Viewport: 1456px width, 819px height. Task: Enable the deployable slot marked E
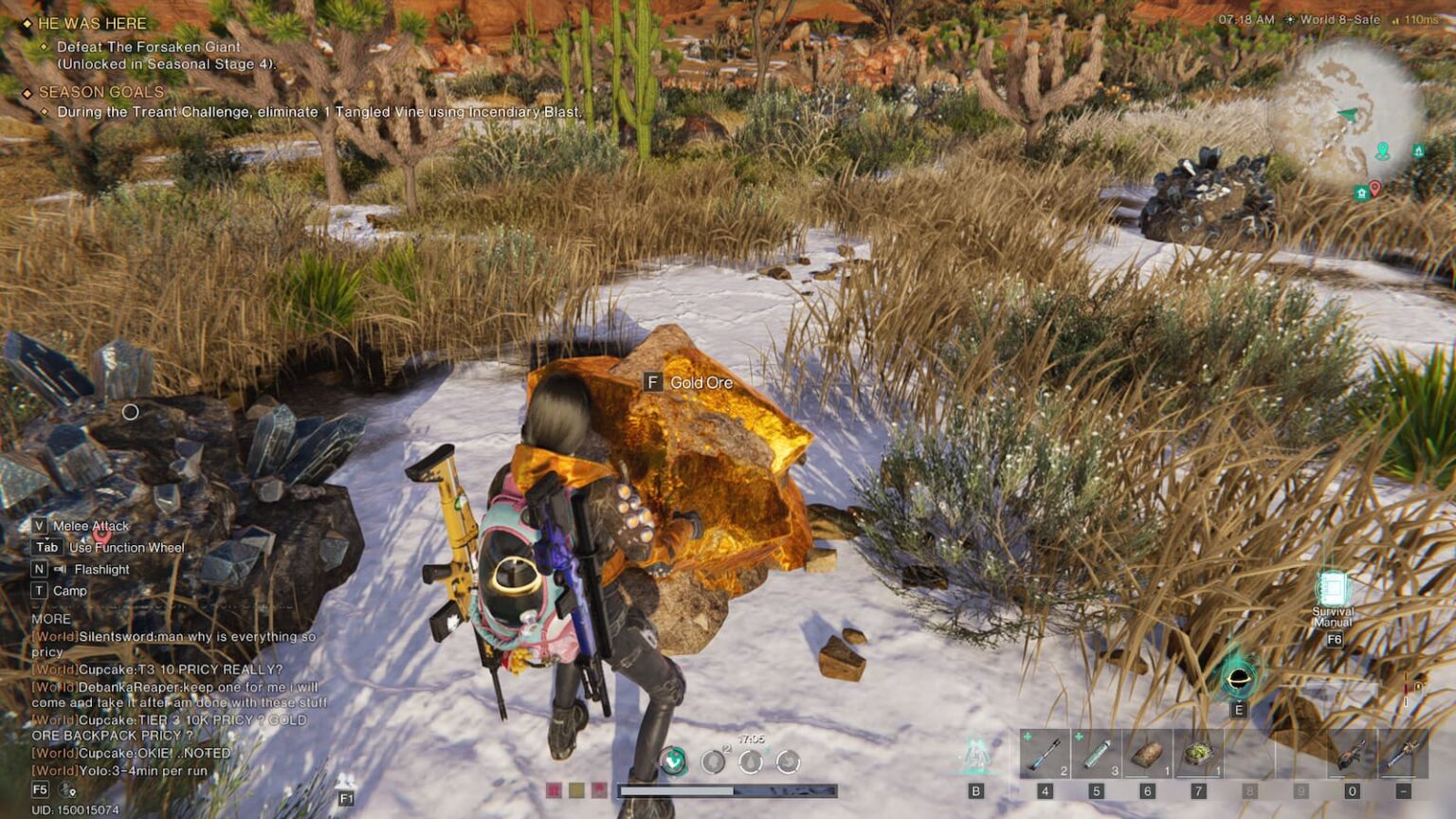[x=1238, y=680]
